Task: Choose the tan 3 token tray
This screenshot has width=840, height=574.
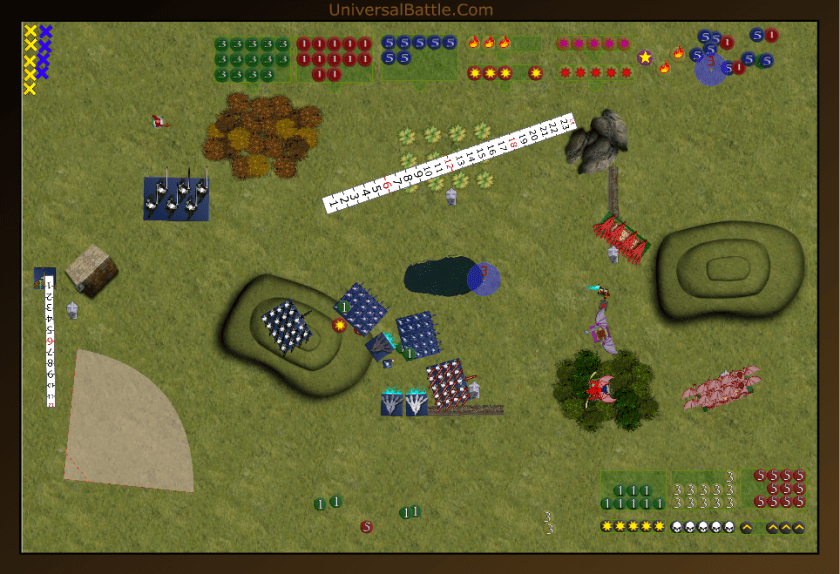Action: pyautogui.click(x=704, y=490)
